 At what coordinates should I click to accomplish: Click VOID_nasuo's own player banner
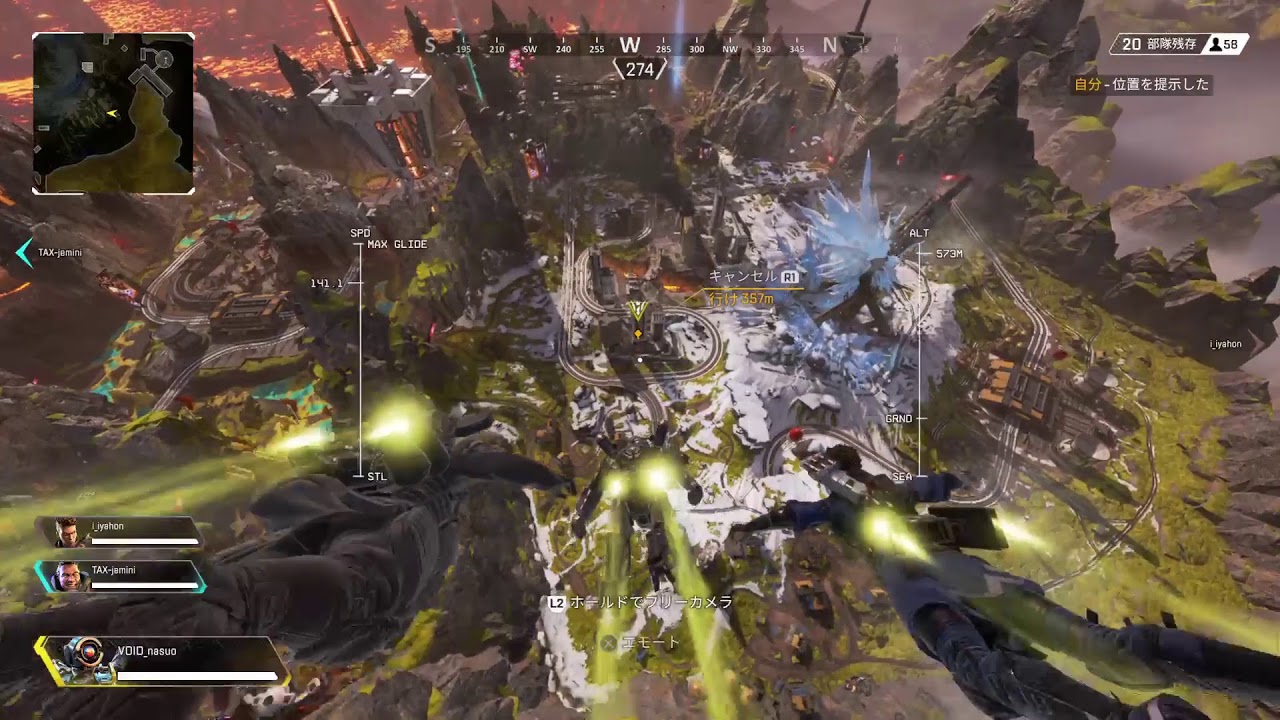165,661
